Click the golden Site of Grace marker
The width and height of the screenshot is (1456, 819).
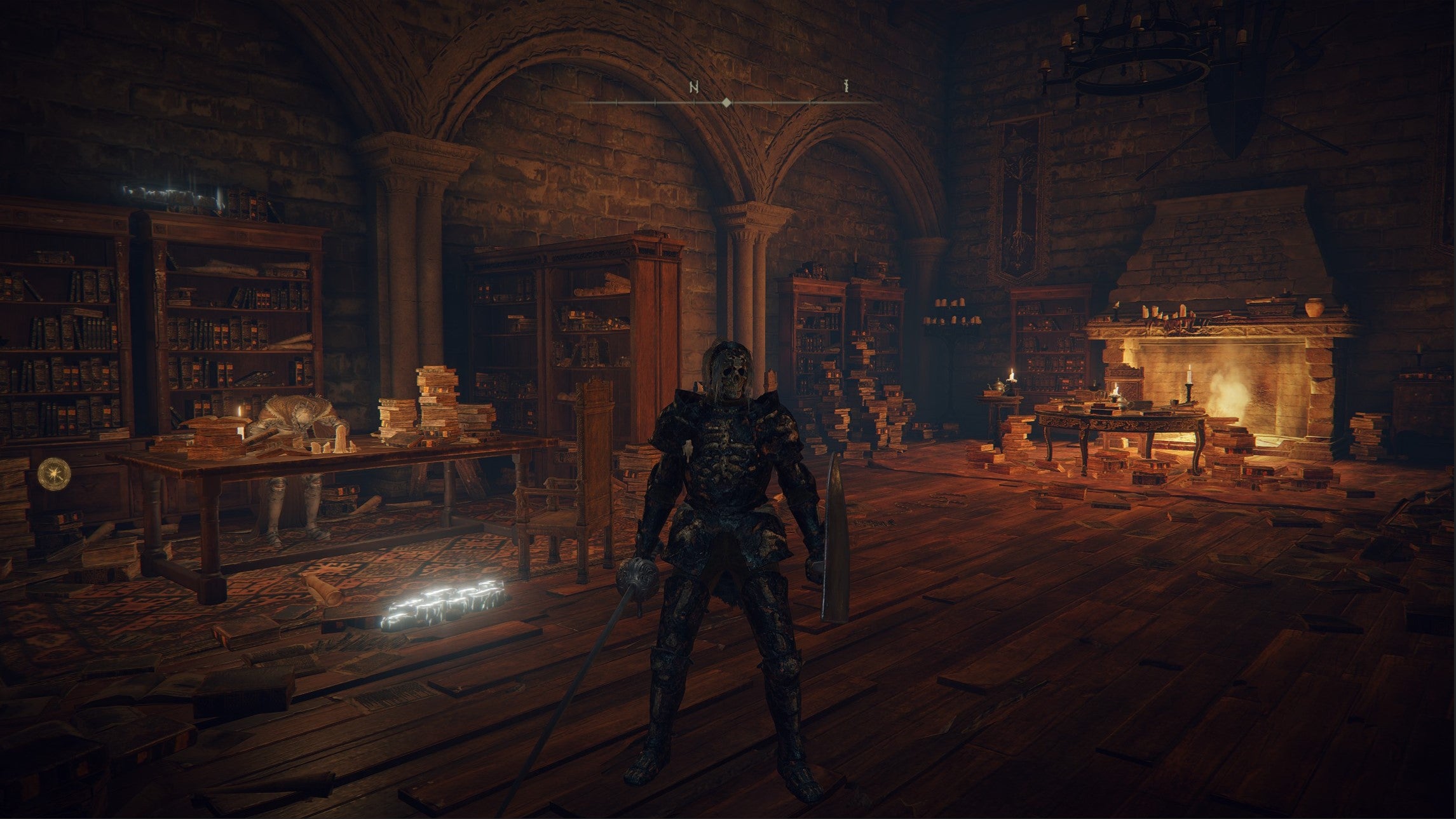(50, 473)
